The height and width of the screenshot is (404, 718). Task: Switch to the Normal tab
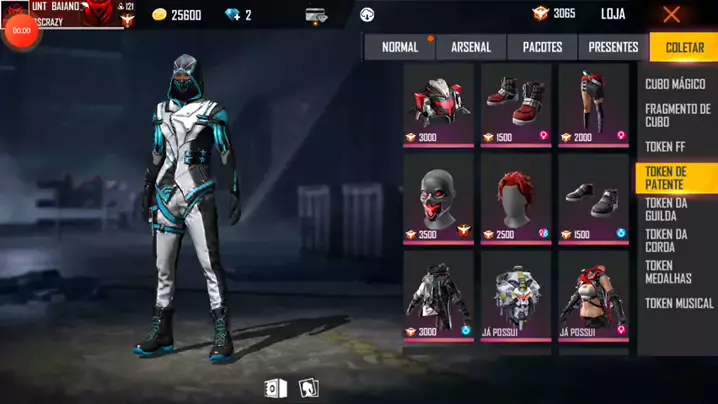(x=400, y=47)
